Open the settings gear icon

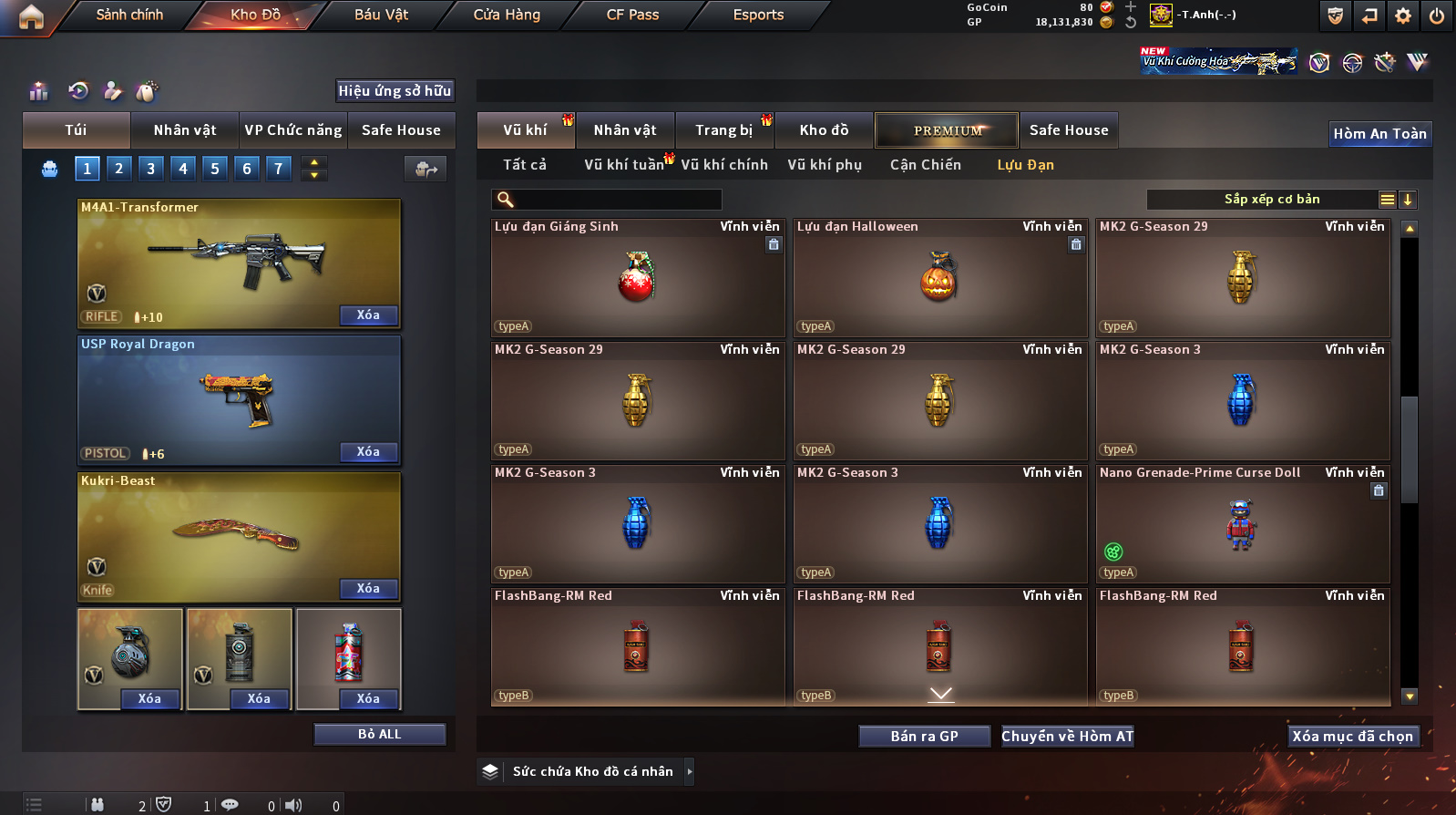(1403, 15)
